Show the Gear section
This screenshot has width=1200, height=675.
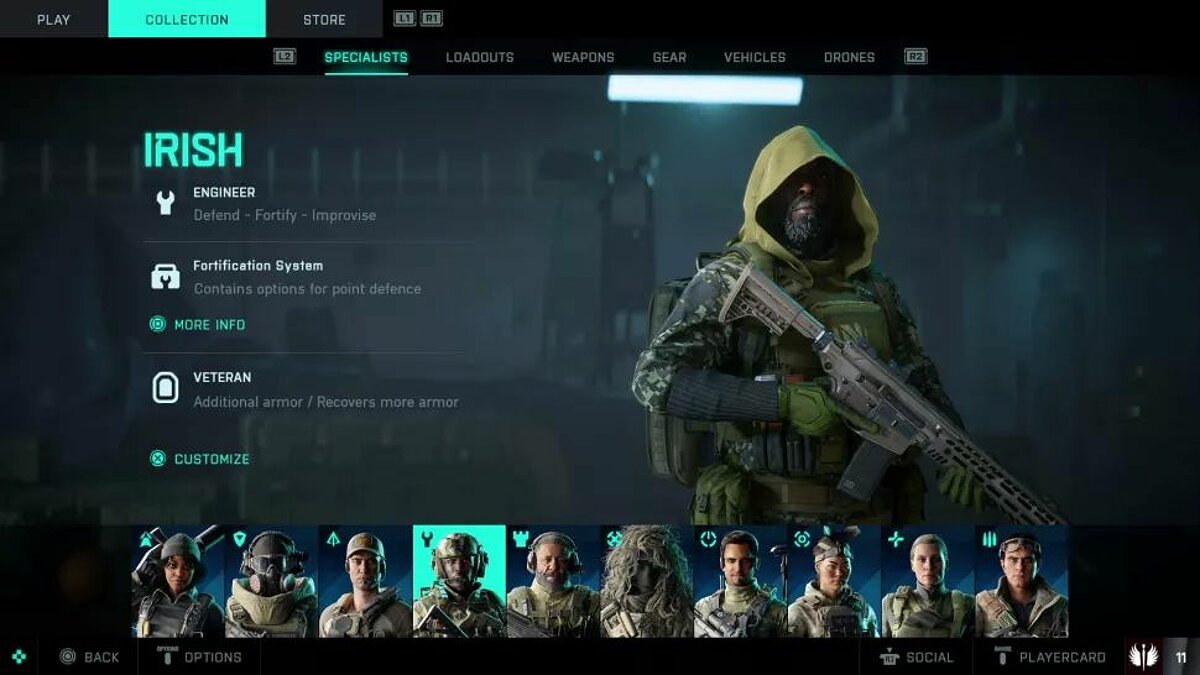point(669,57)
